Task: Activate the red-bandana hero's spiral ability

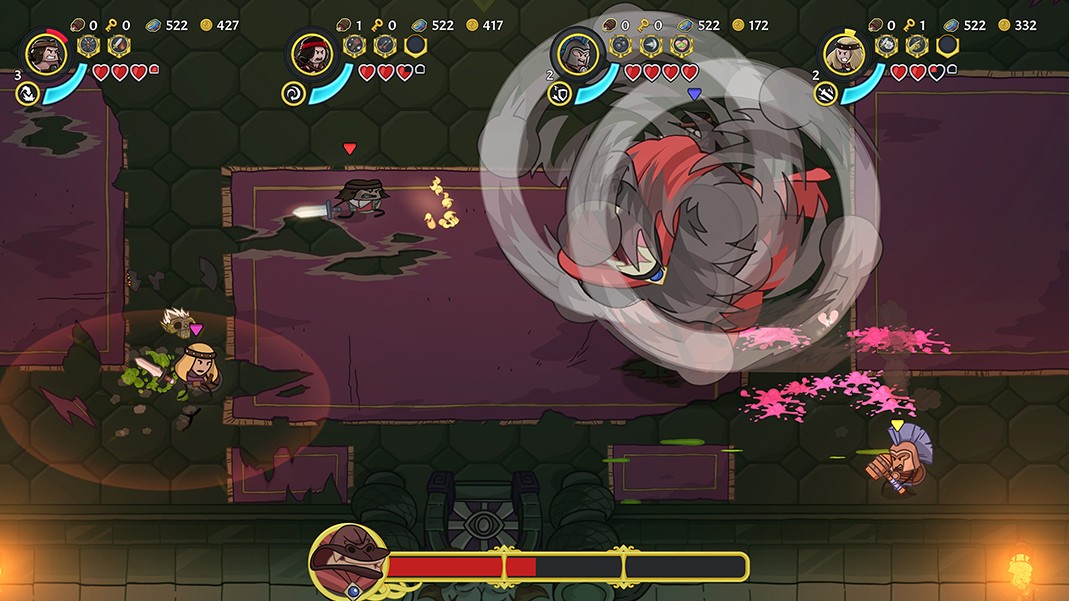Action: [294, 93]
